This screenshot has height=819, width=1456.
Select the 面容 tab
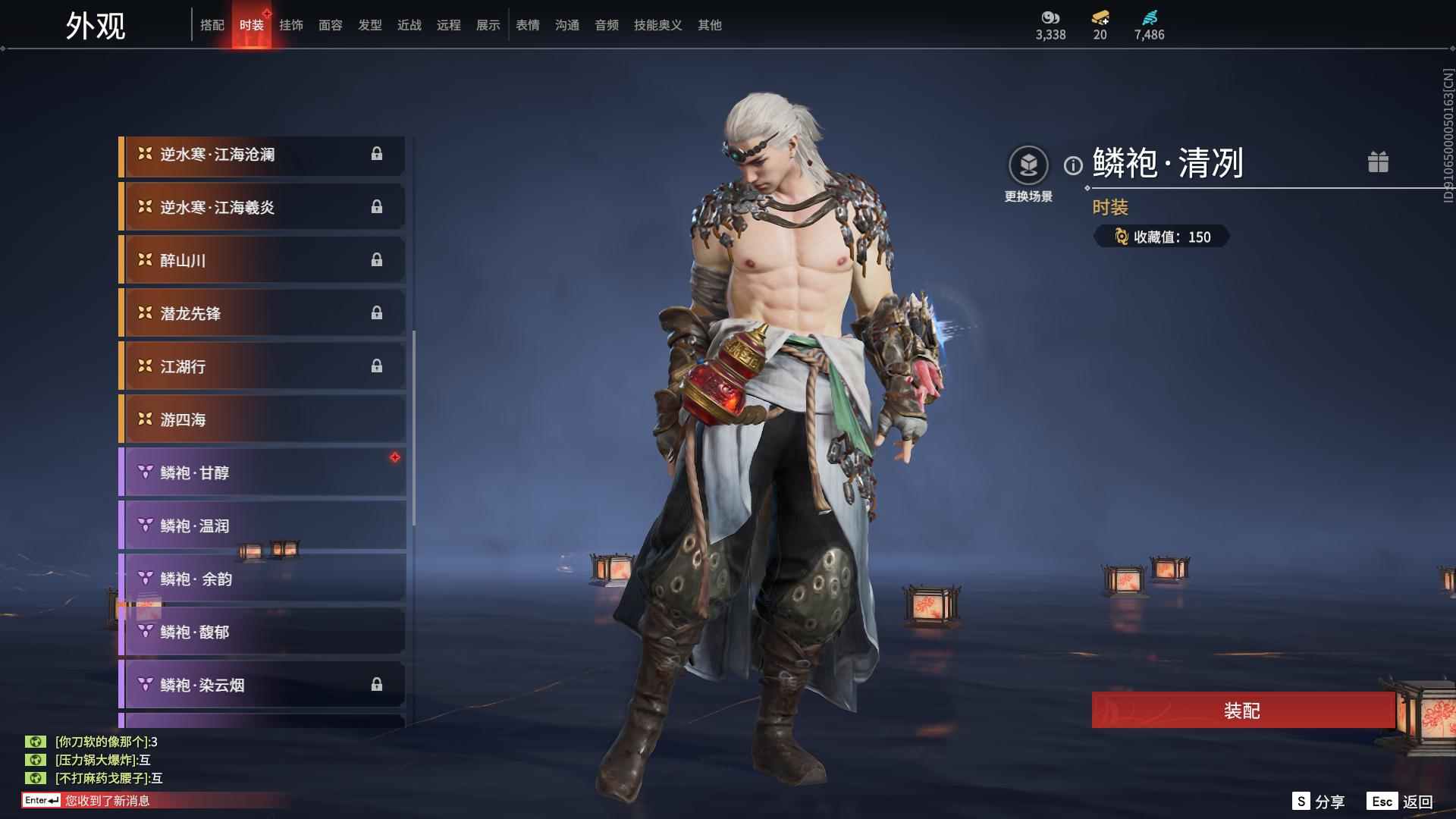pos(331,25)
